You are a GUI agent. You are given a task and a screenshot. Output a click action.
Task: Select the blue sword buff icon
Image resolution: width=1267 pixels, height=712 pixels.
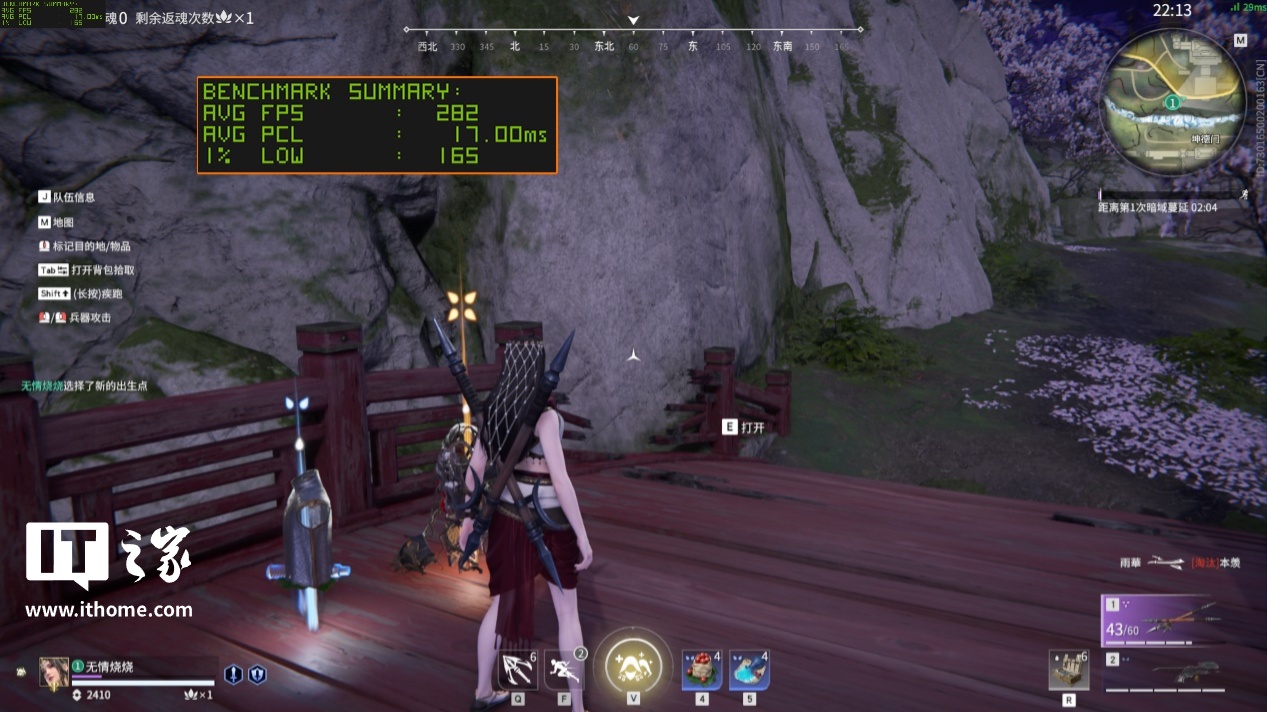click(233, 674)
